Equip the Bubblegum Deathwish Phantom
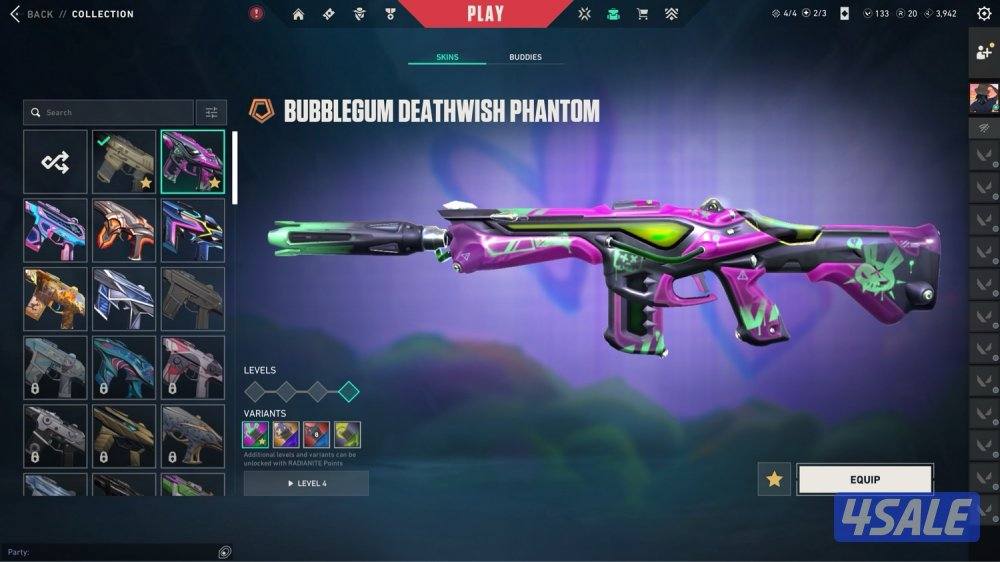Image resolution: width=1000 pixels, height=562 pixels. (865, 479)
